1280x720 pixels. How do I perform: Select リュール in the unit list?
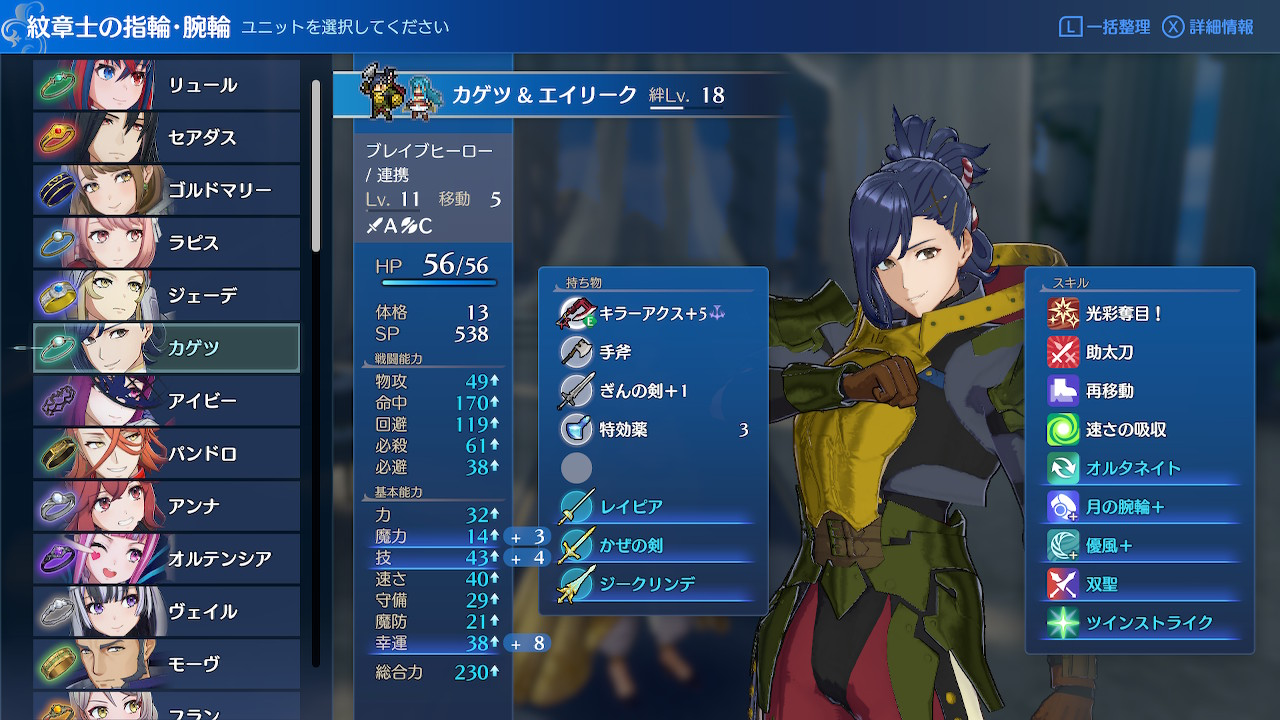point(167,85)
